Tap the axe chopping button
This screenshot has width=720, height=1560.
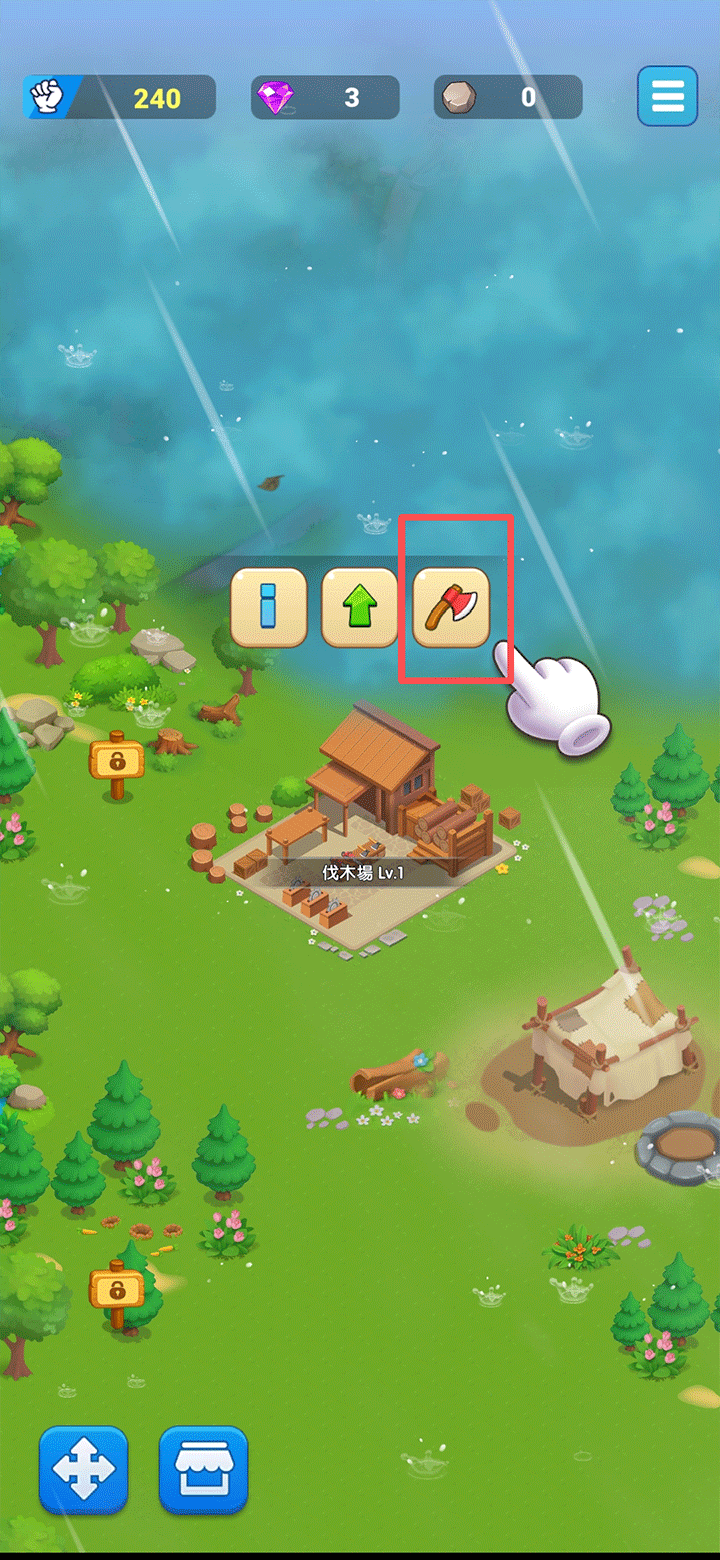(451, 608)
